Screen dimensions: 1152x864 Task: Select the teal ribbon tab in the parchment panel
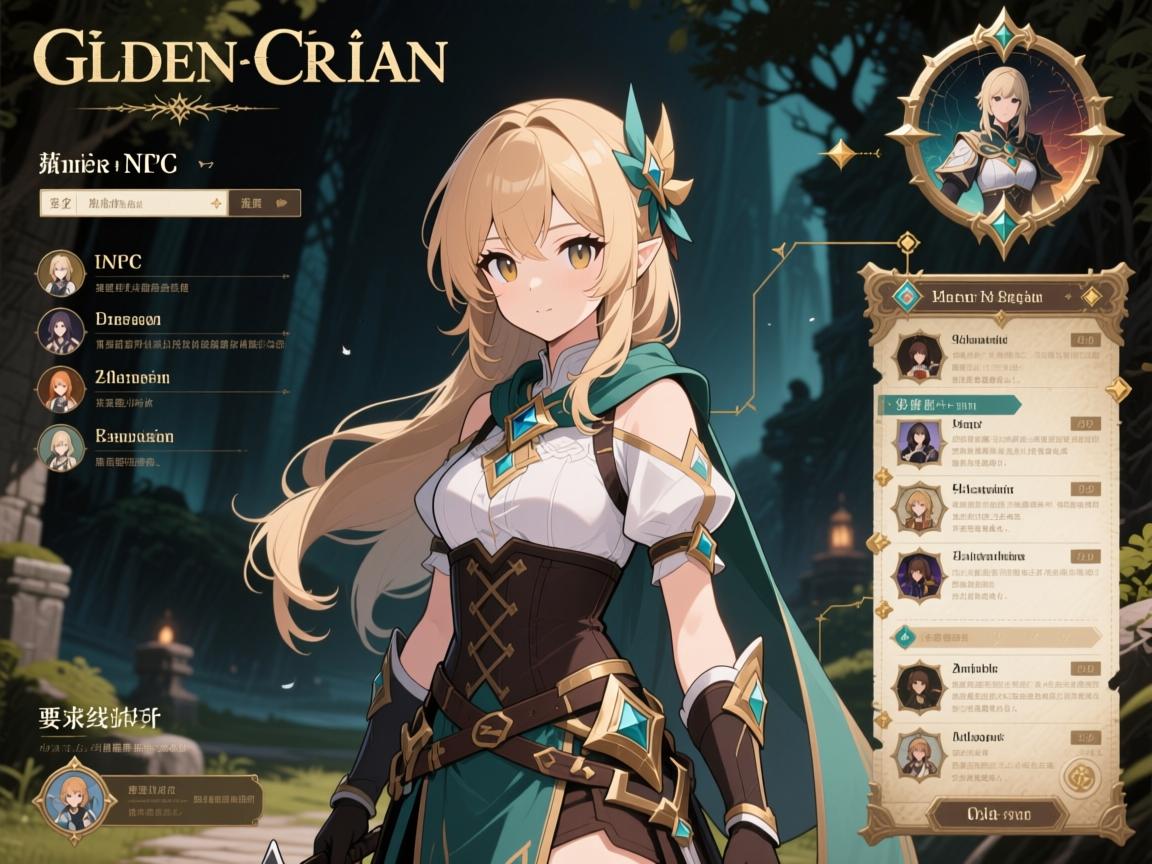950,405
